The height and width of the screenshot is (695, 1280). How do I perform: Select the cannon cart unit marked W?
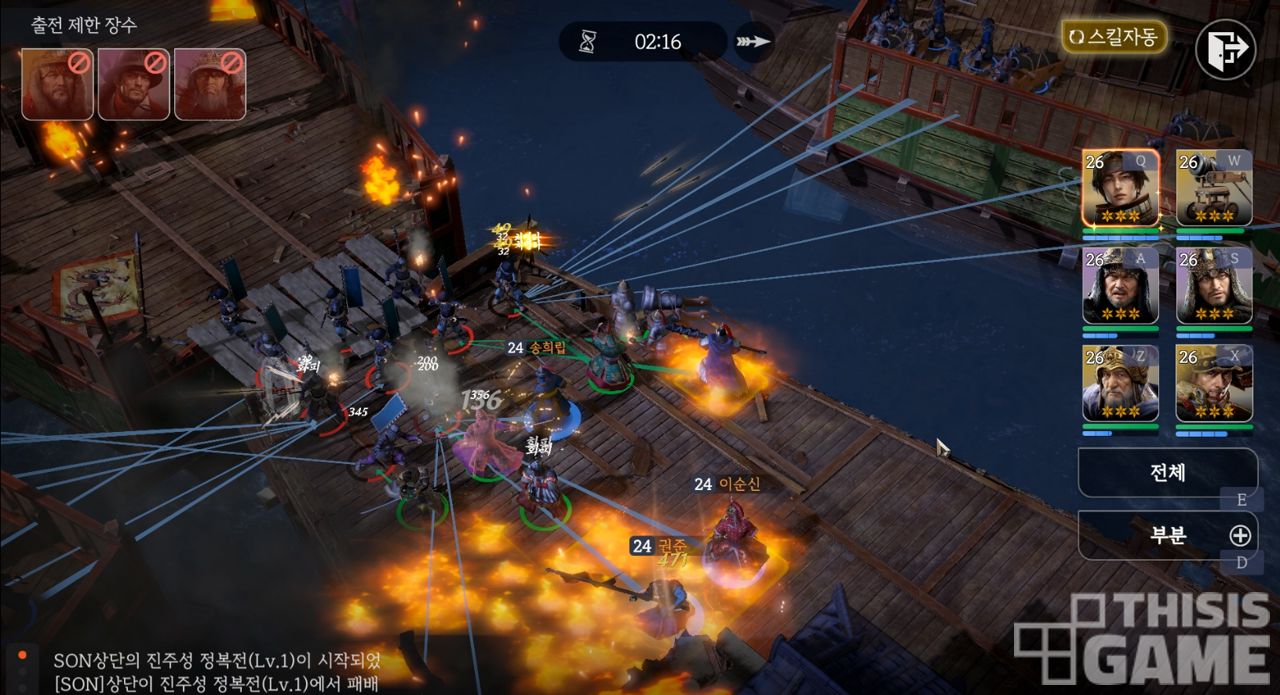point(1214,188)
